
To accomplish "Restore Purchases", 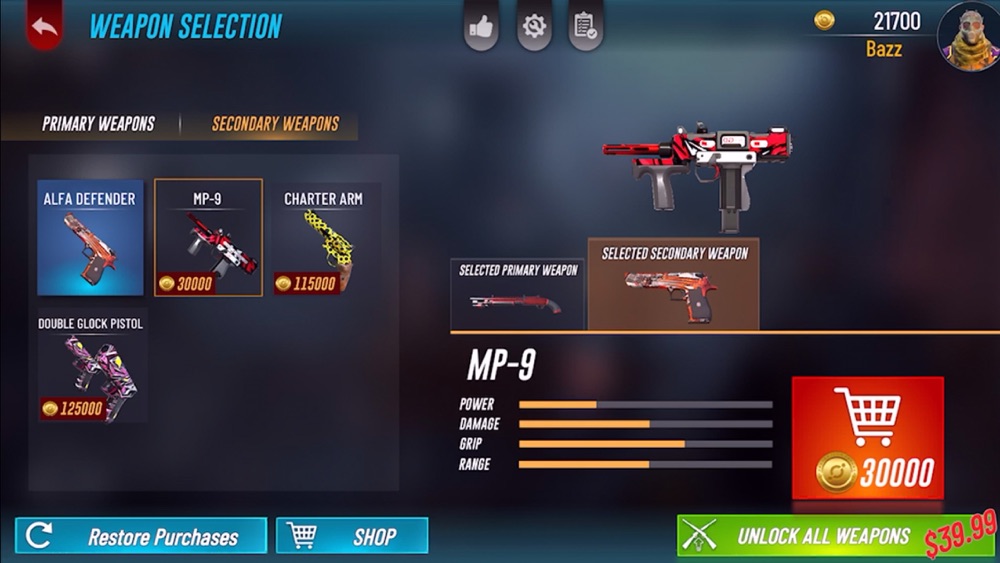I will click(x=141, y=536).
